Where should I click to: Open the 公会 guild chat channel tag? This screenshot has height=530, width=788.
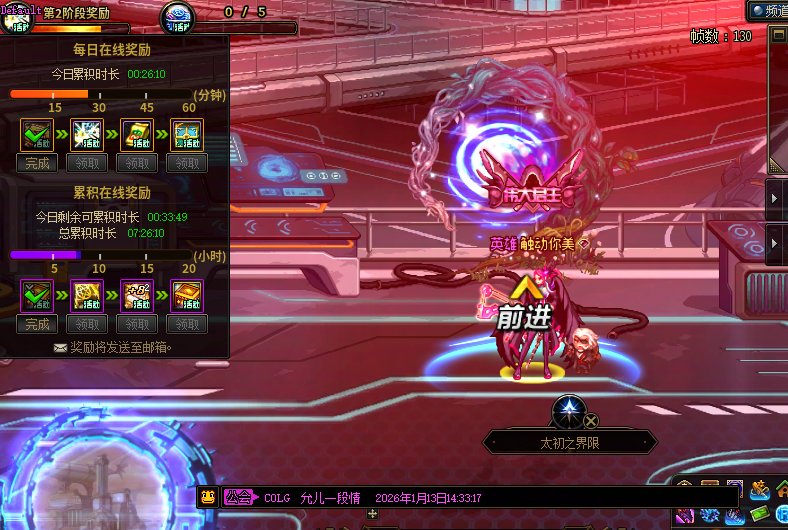[238, 497]
